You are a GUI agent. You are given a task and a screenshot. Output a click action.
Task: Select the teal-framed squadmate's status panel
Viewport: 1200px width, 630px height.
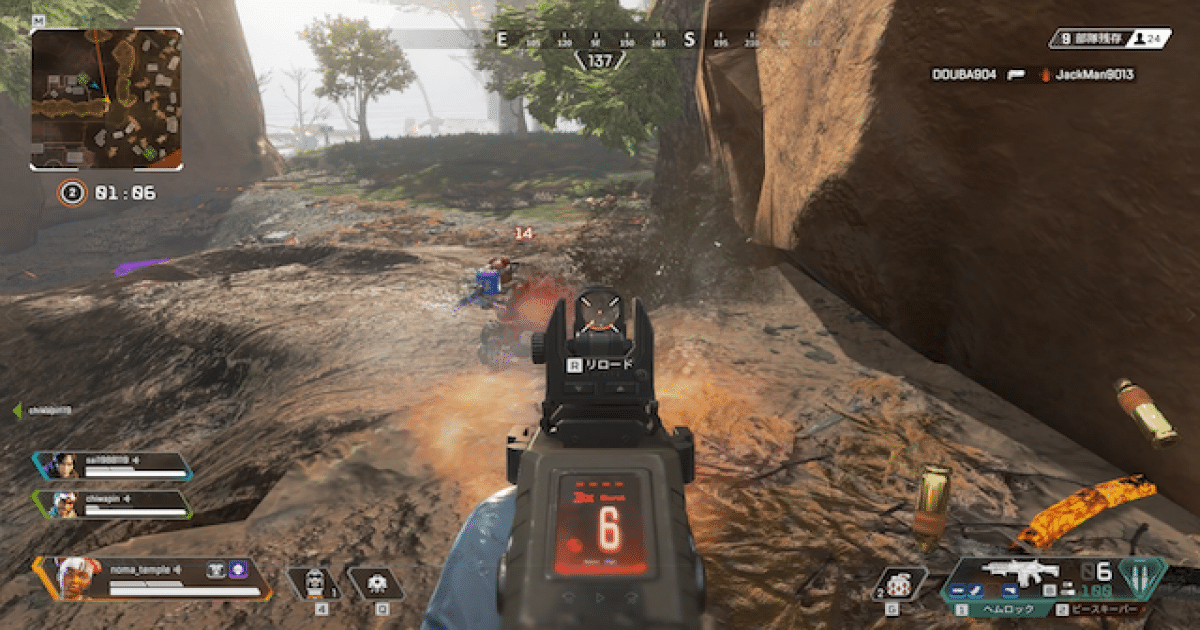(112, 466)
